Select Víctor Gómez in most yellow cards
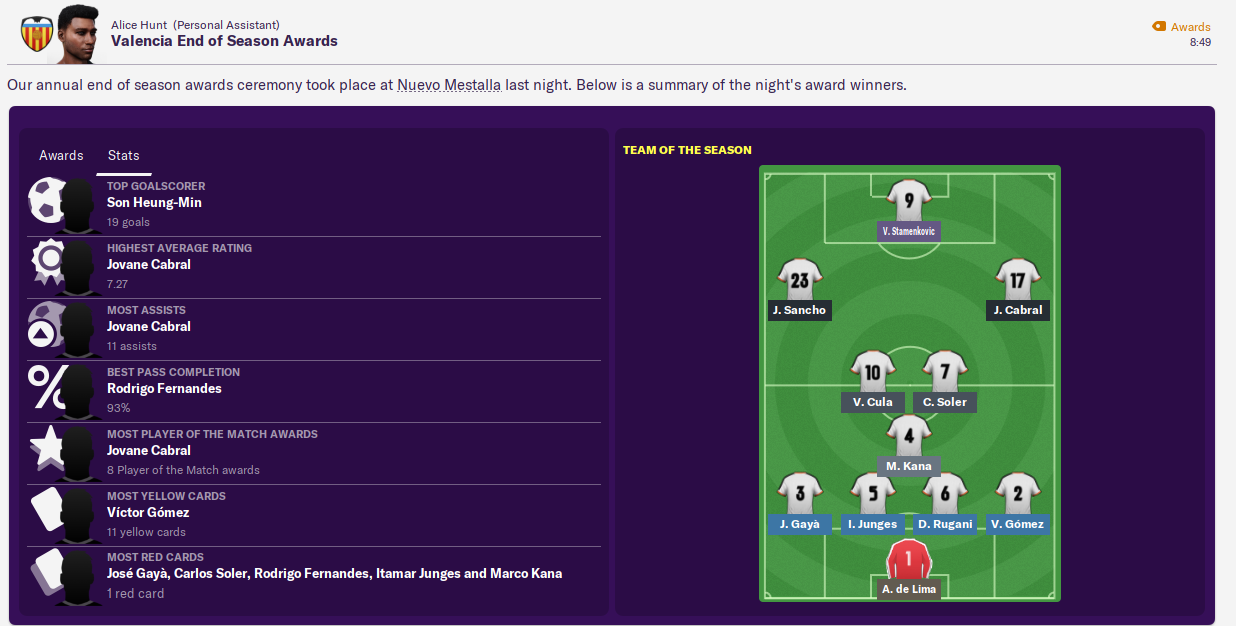Screen dimensions: 1236x626 coord(148,513)
